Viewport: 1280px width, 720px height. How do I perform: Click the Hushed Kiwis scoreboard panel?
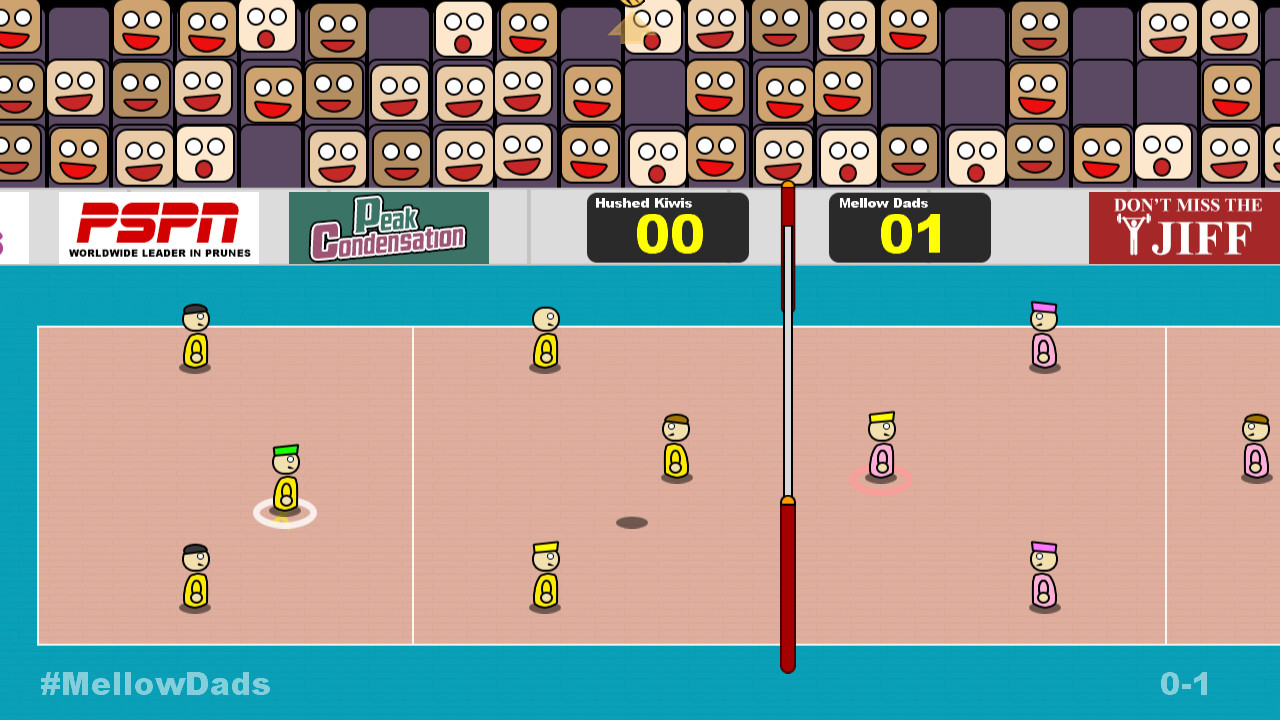(x=667, y=227)
